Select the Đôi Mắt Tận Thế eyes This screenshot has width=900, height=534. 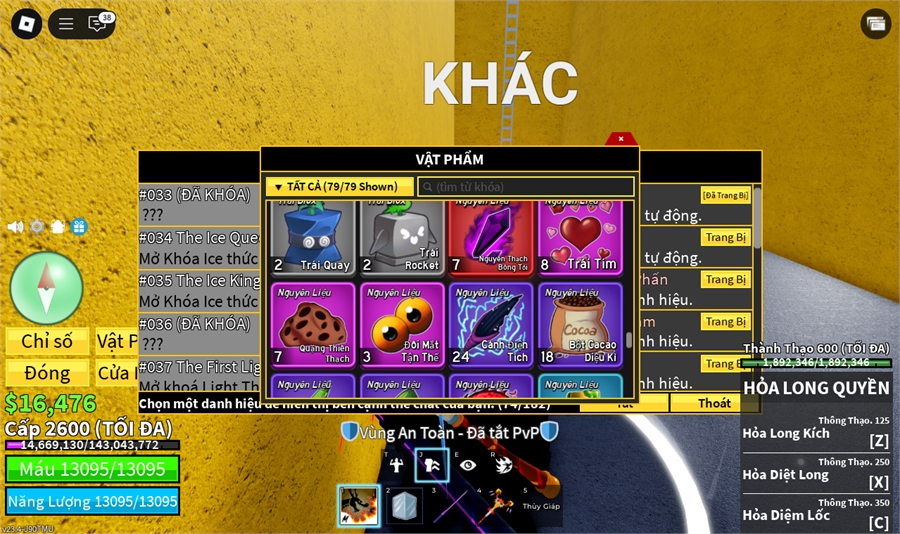point(402,325)
